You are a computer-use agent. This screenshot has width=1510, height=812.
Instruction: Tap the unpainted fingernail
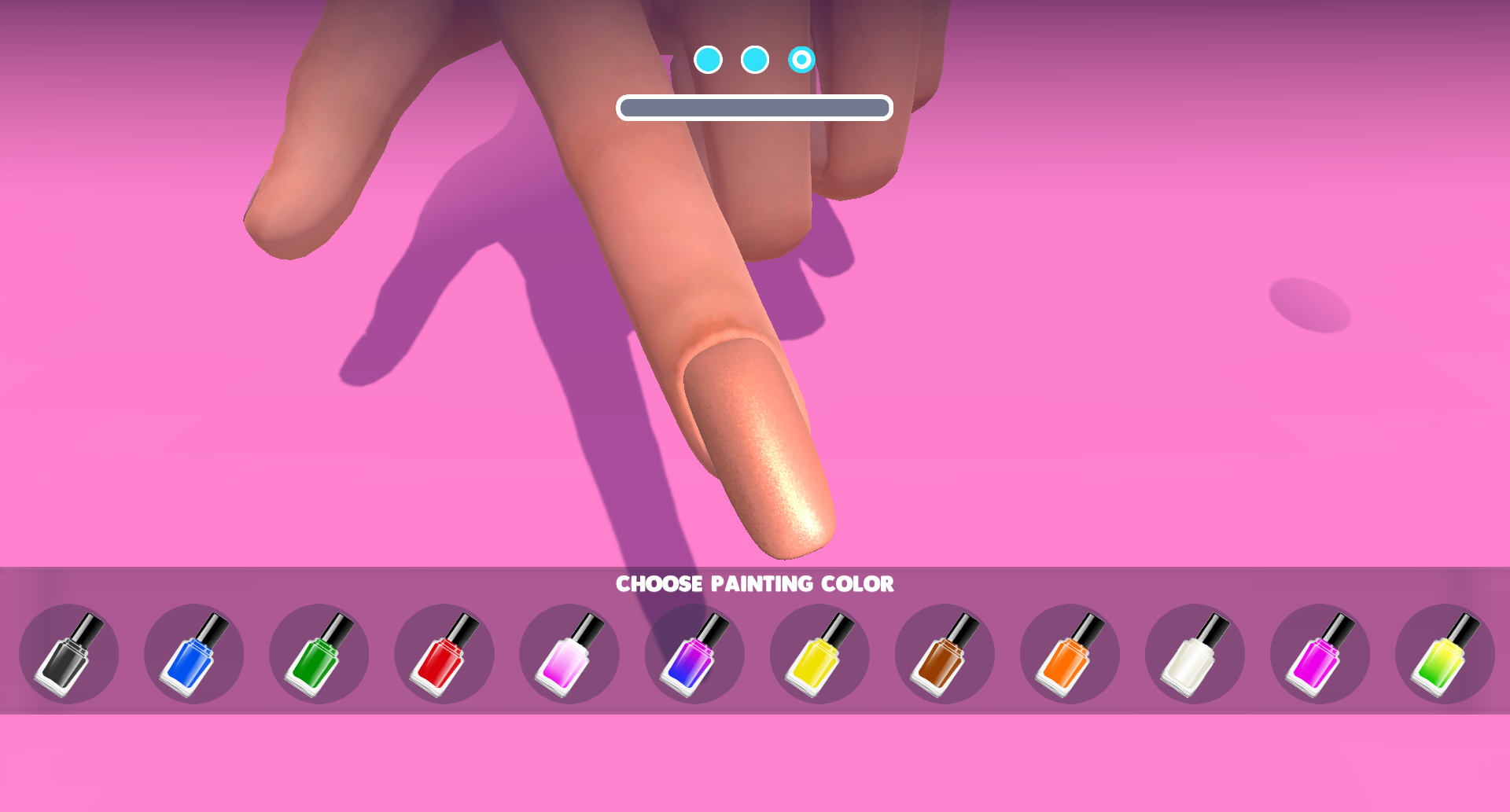click(755, 448)
